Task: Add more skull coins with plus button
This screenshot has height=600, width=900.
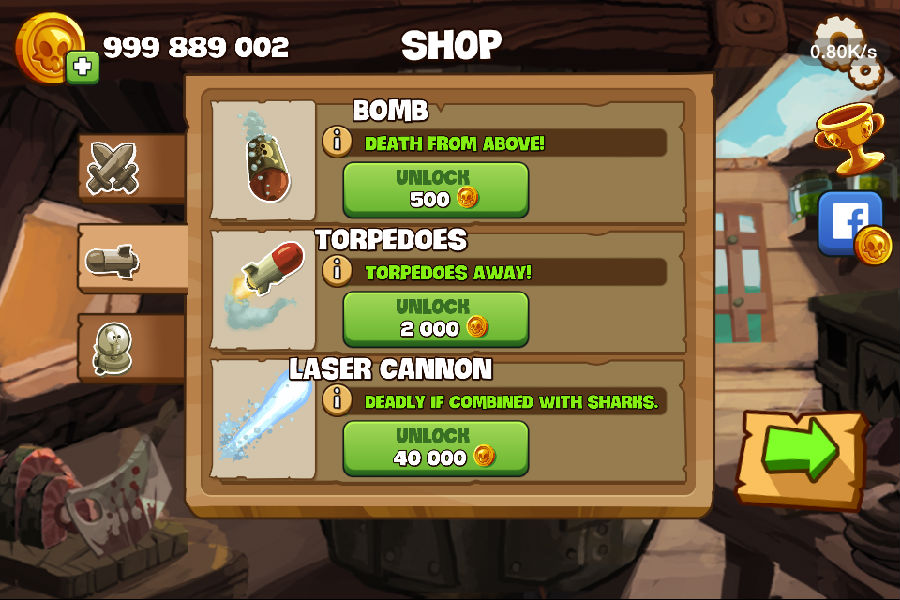Action: pyautogui.click(x=82, y=67)
